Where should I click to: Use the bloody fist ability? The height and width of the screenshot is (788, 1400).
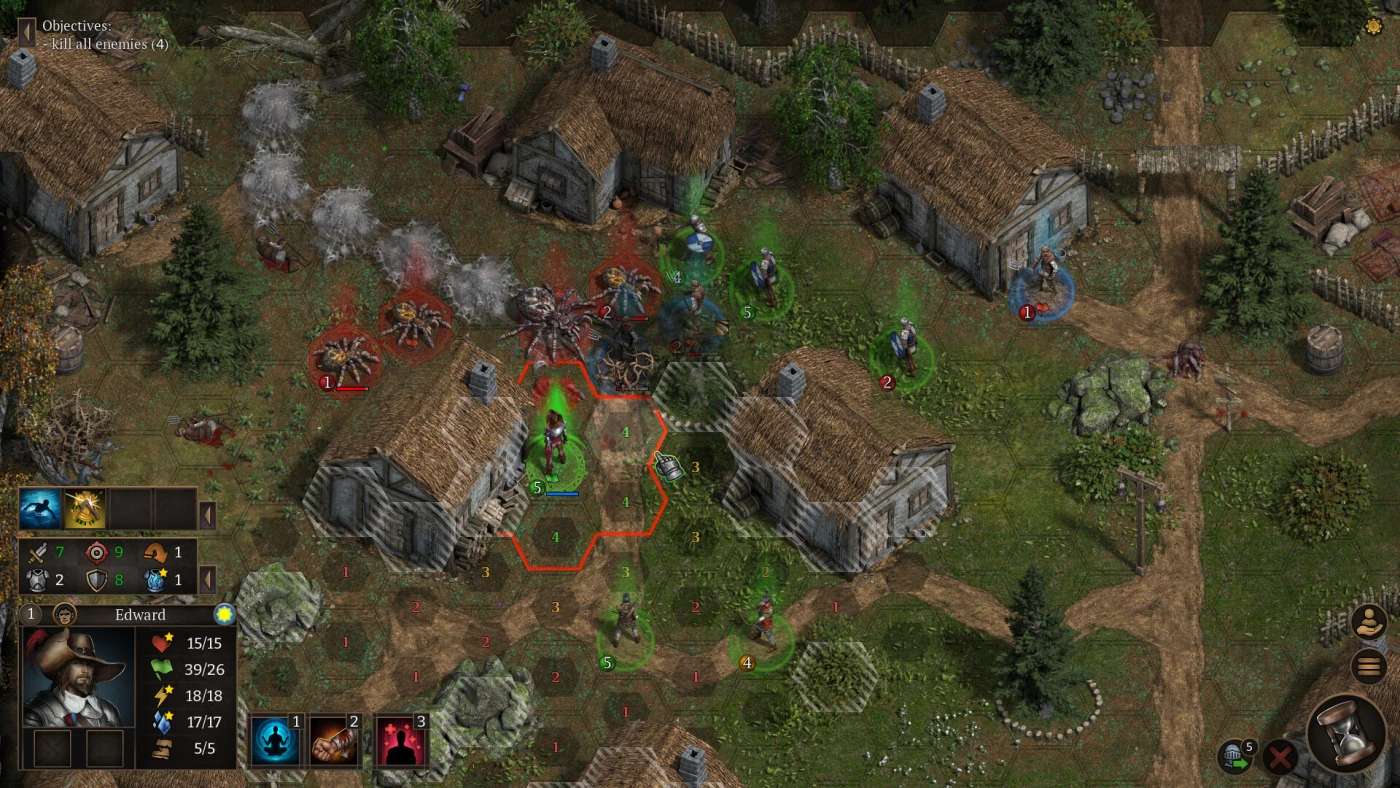point(335,740)
